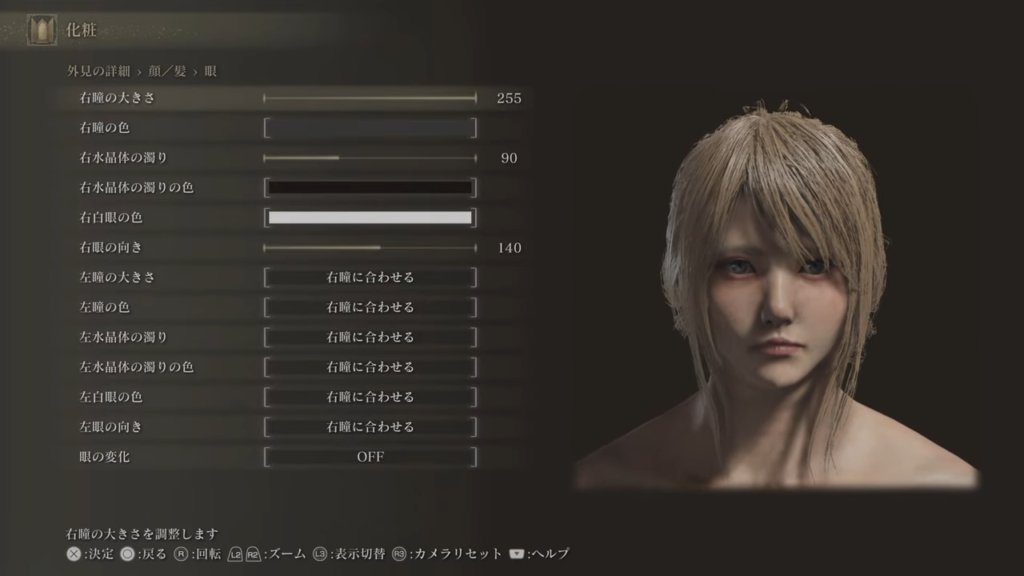The width and height of the screenshot is (1024, 576).
Task: Change the 左水晶体の濁り setting
Action: click(370, 337)
